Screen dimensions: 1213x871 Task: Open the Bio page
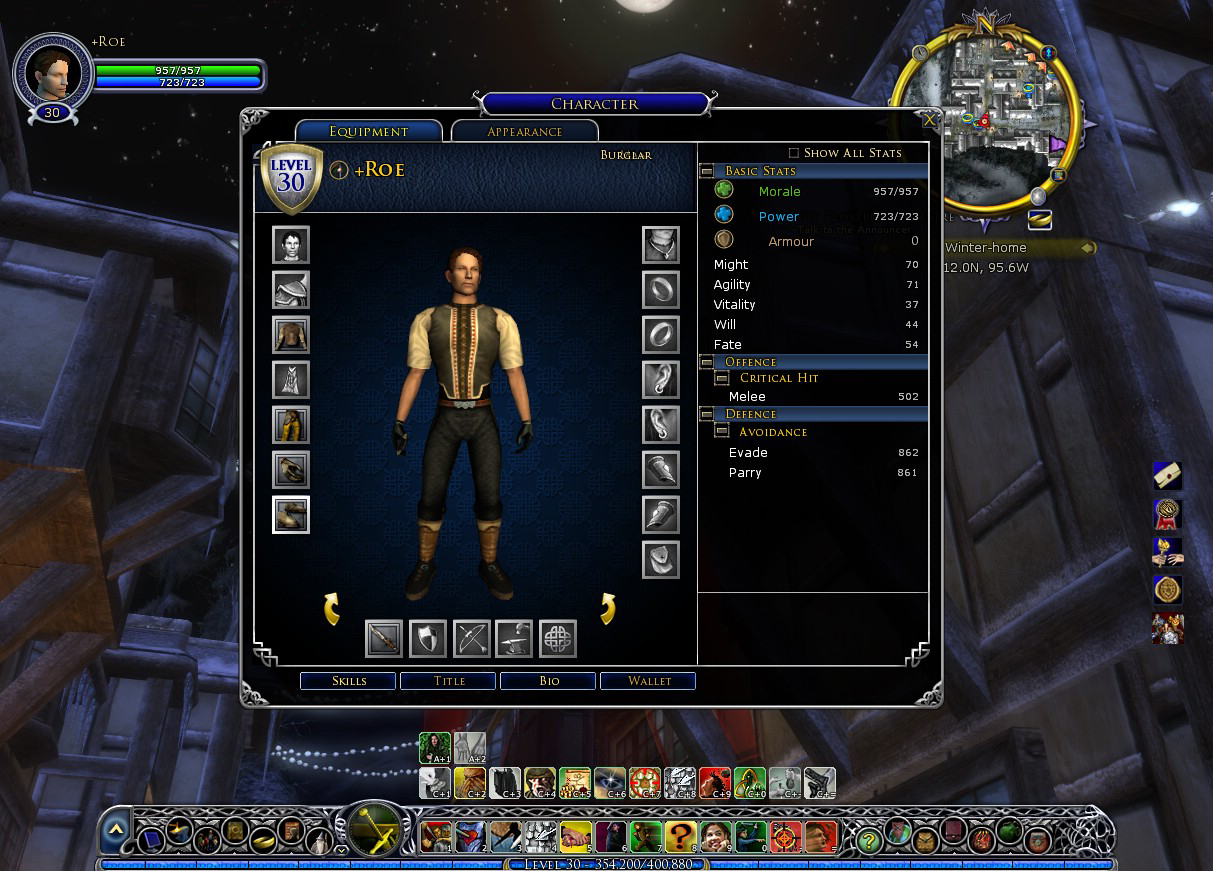tap(549, 681)
